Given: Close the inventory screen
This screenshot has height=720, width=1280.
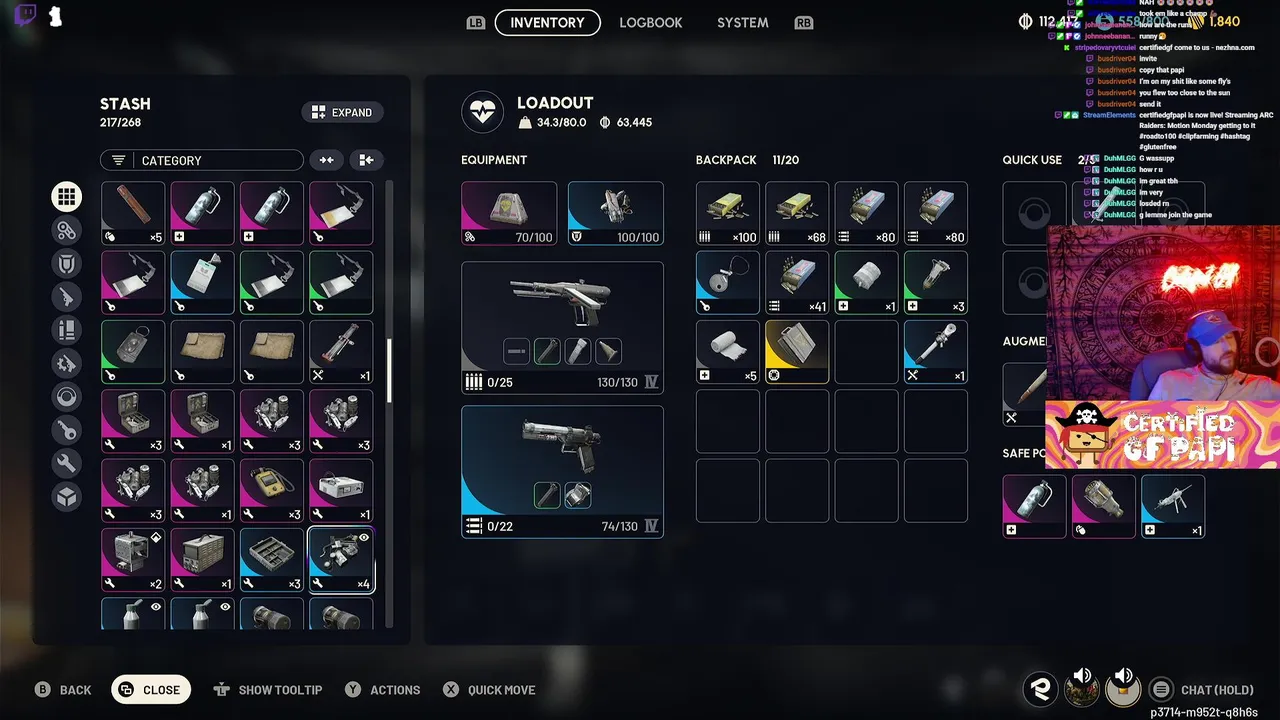Looking at the screenshot, I should pyautogui.click(x=150, y=689).
